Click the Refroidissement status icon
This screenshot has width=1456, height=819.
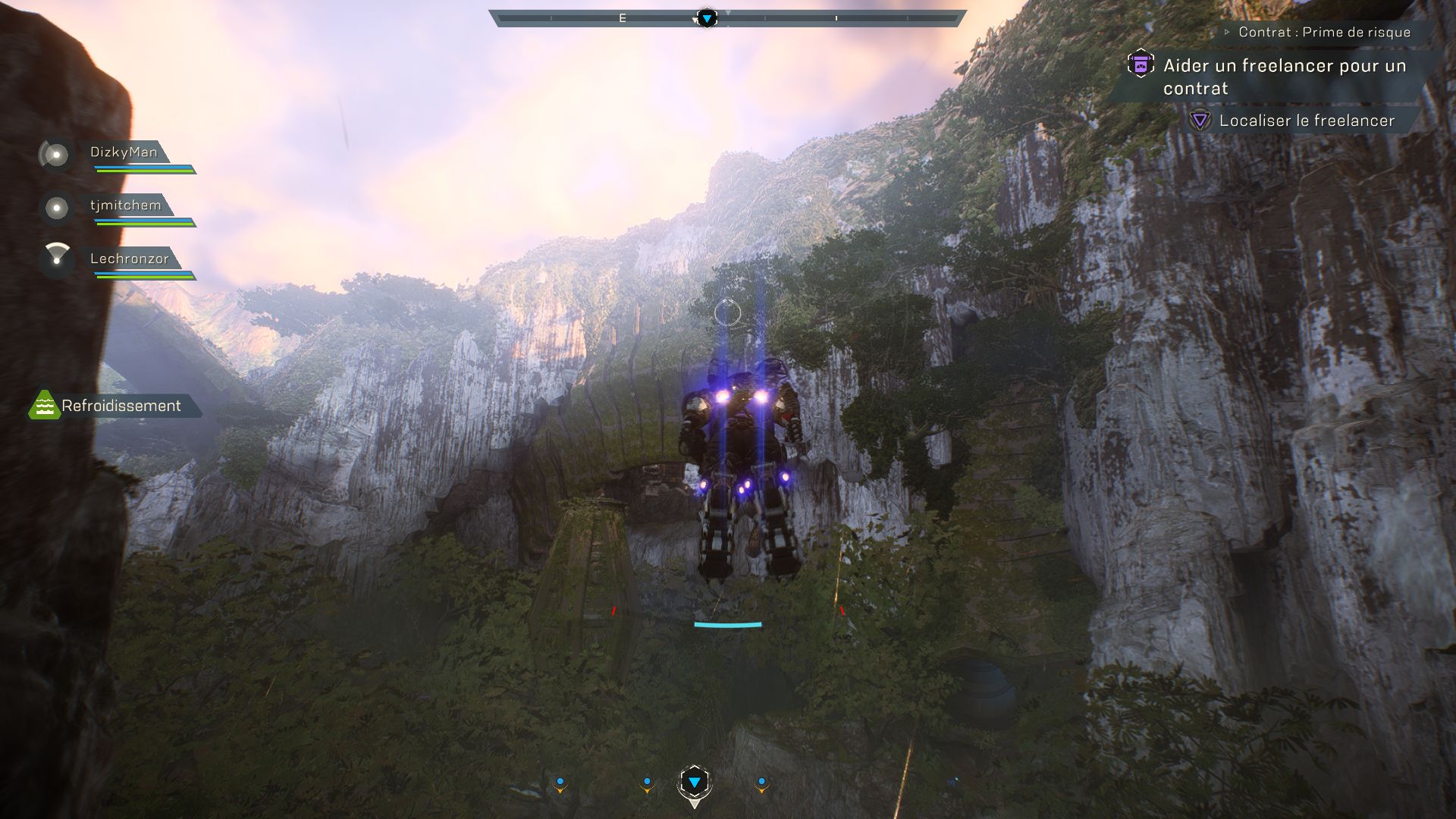coord(44,406)
